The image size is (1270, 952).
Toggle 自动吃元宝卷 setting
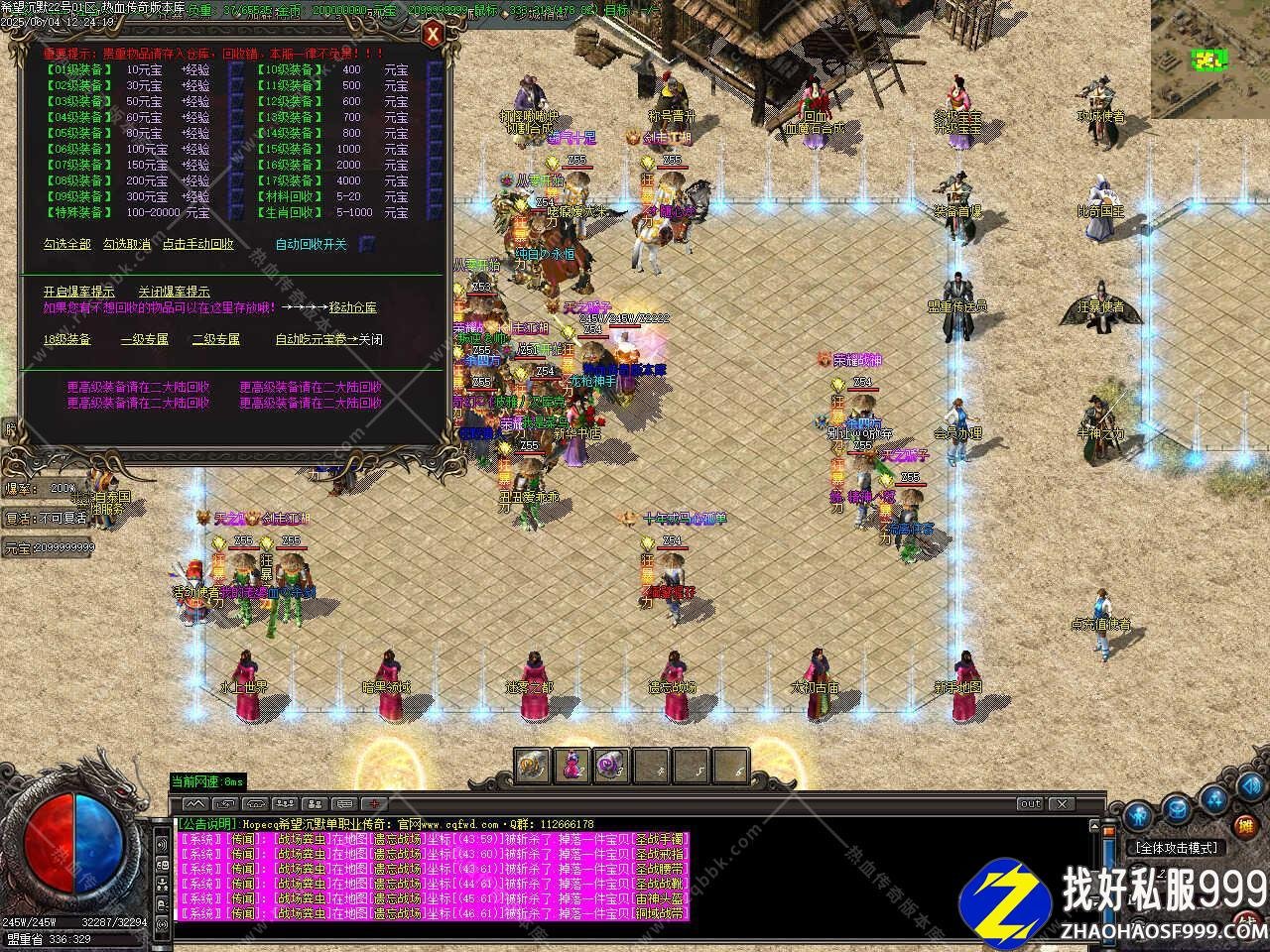(x=328, y=339)
